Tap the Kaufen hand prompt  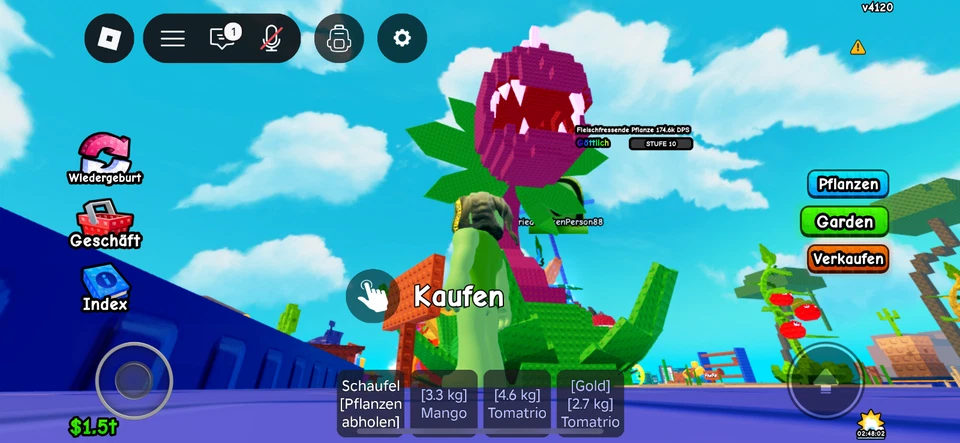(372, 295)
